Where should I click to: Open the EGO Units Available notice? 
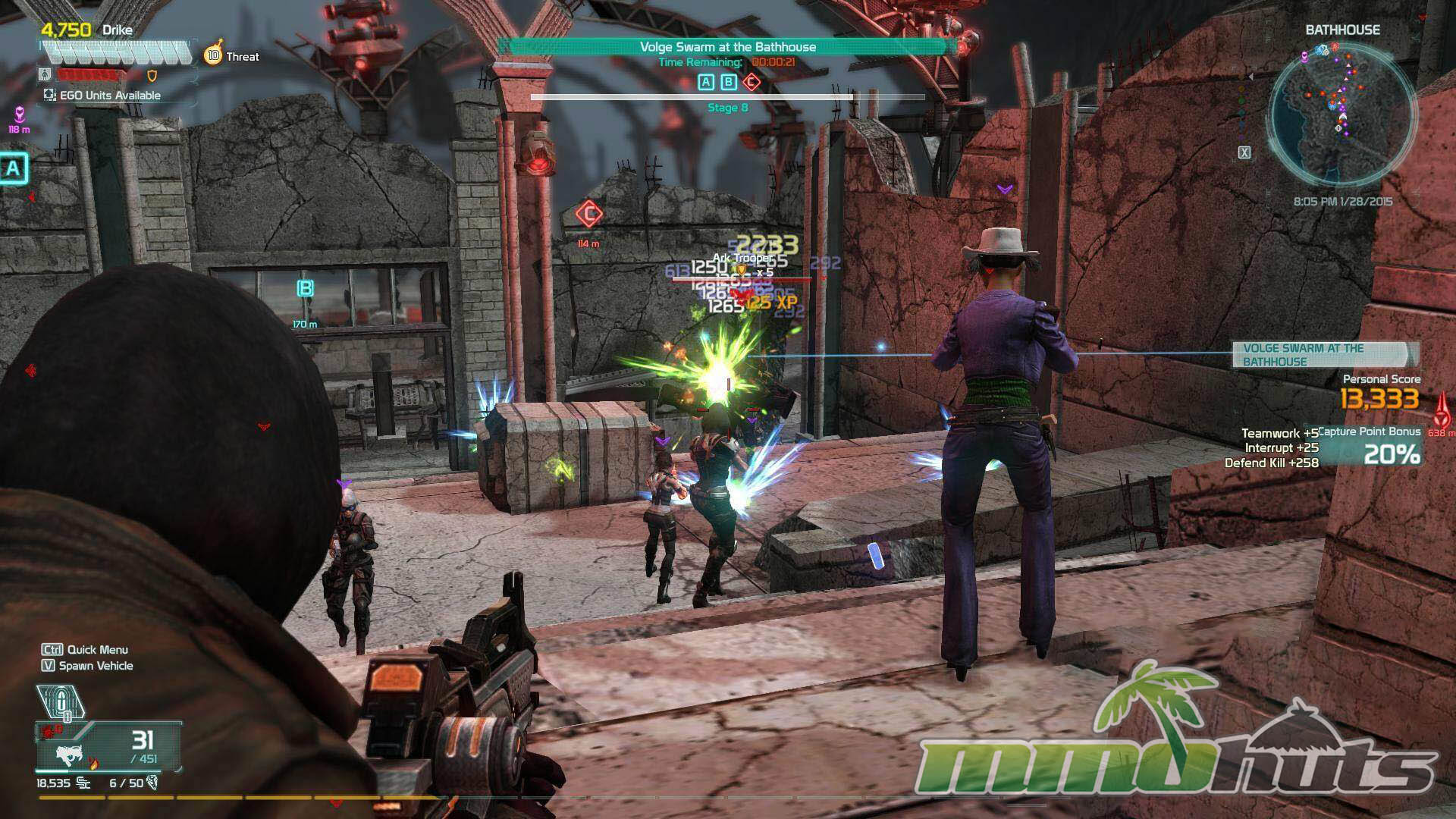102,96
